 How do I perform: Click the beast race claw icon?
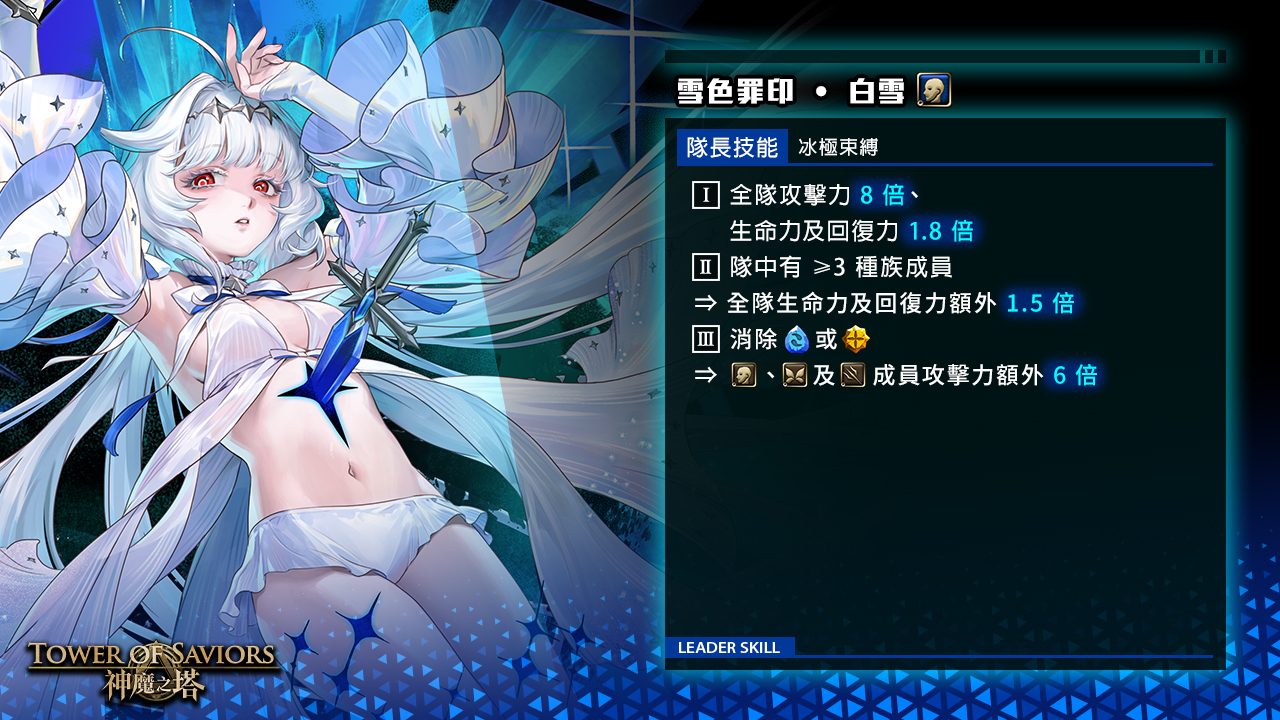852,372
